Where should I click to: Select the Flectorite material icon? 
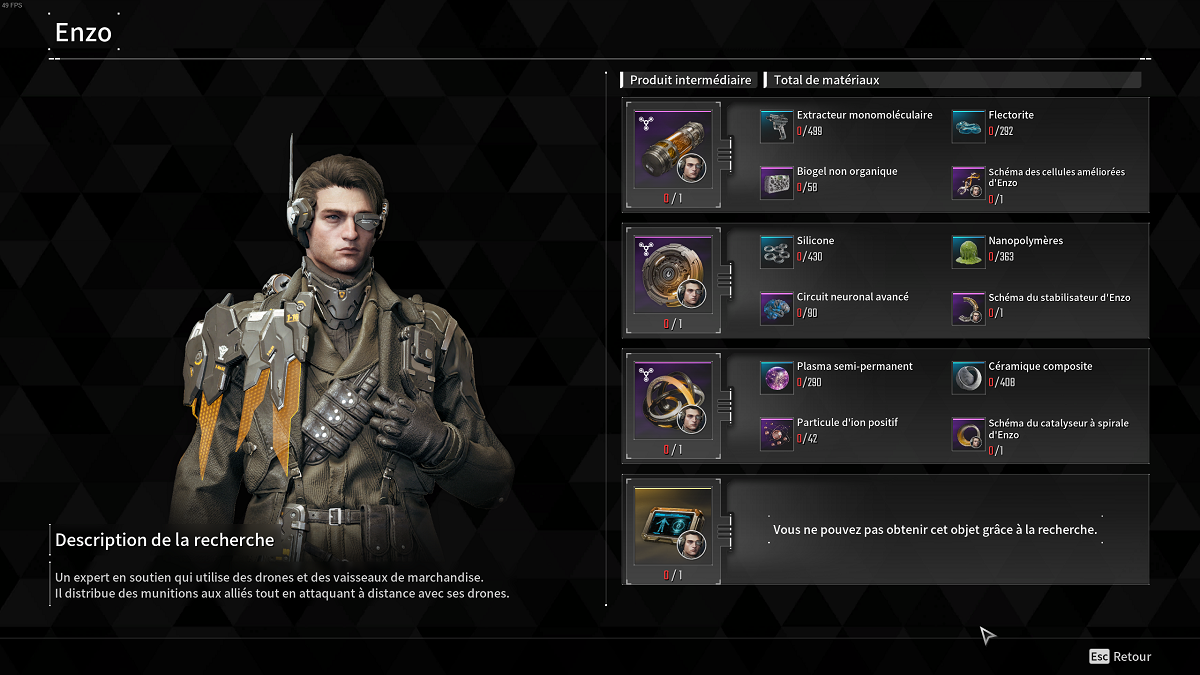click(x=968, y=127)
